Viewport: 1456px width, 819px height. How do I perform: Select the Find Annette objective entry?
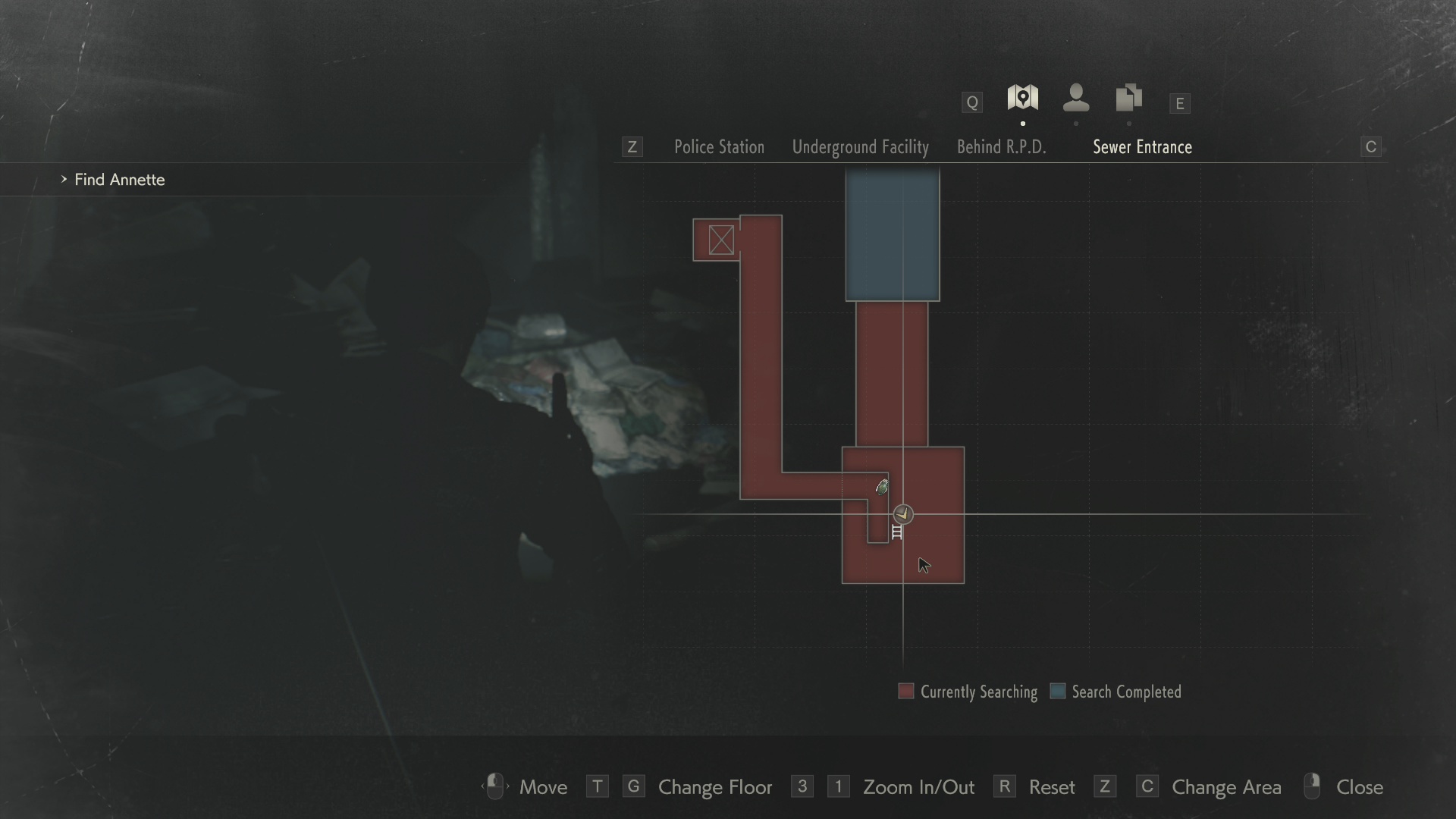click(119, 180)
